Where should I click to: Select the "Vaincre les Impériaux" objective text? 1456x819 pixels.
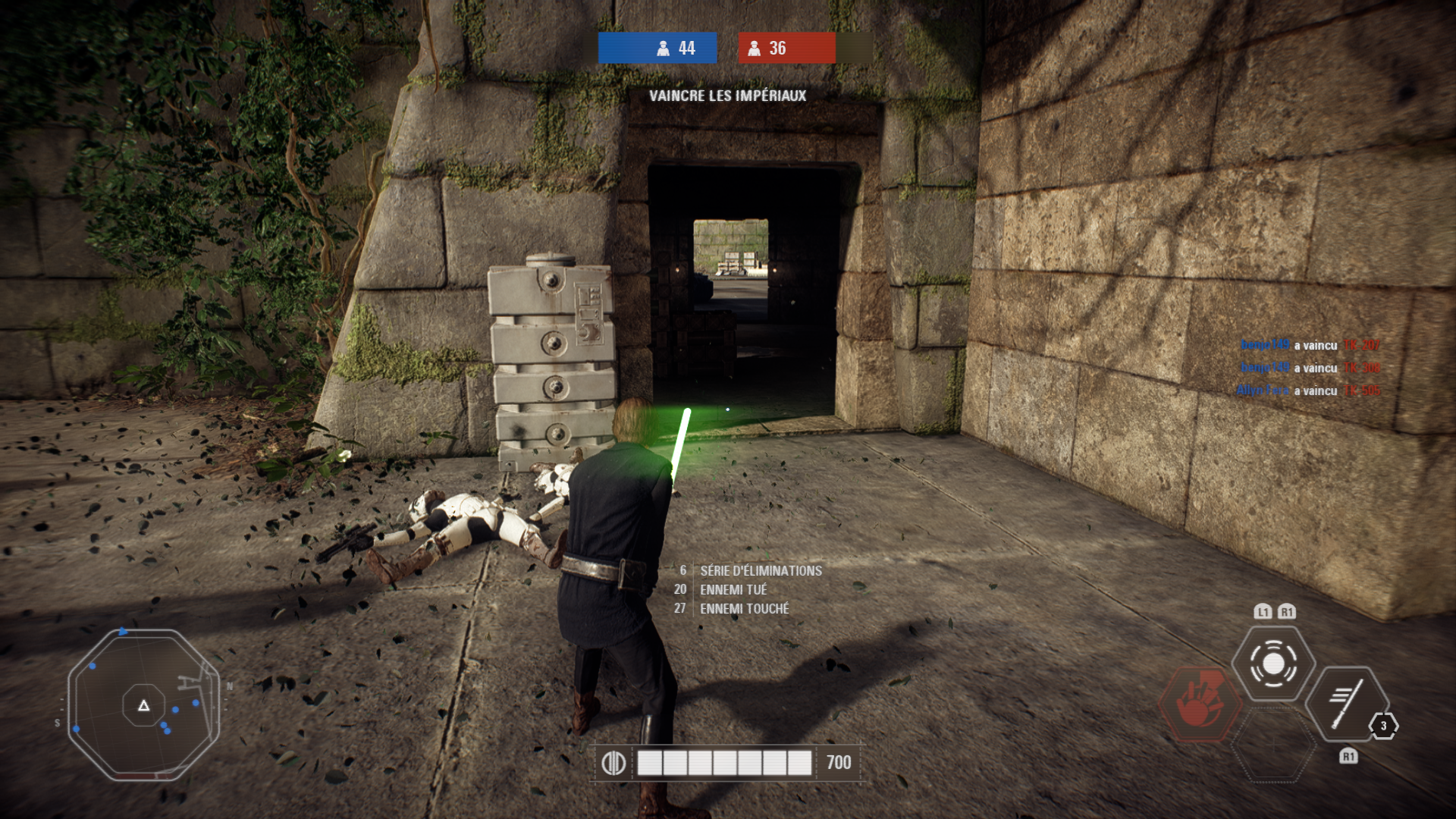(727, 96)
